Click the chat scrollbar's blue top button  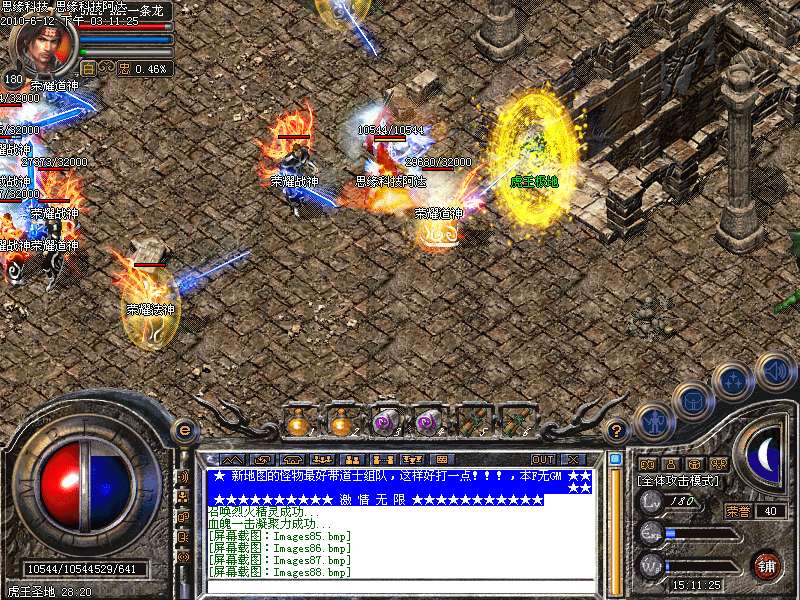click(x=615, y=459)
